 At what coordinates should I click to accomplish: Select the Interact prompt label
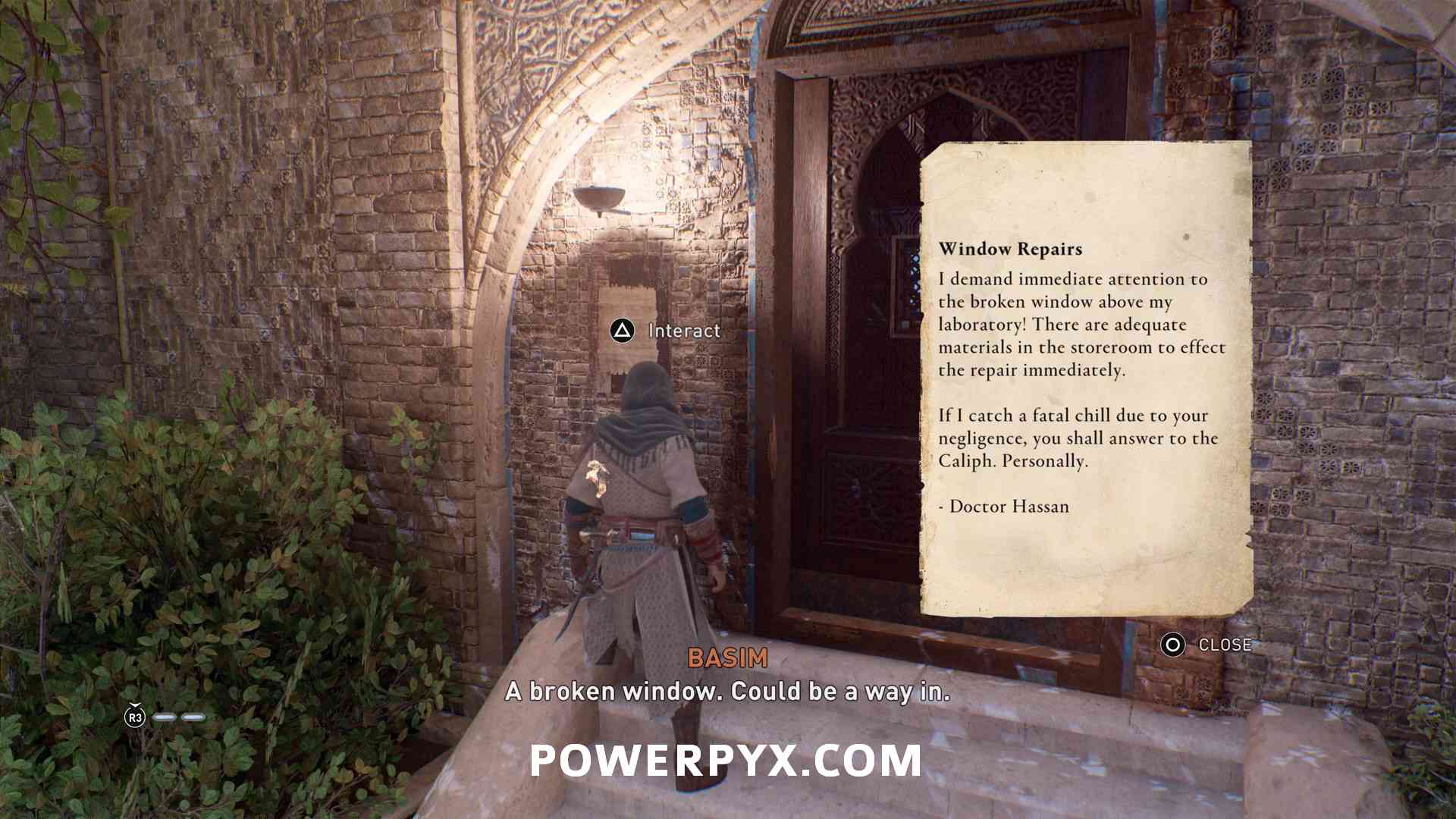click(x=683, y=331)
